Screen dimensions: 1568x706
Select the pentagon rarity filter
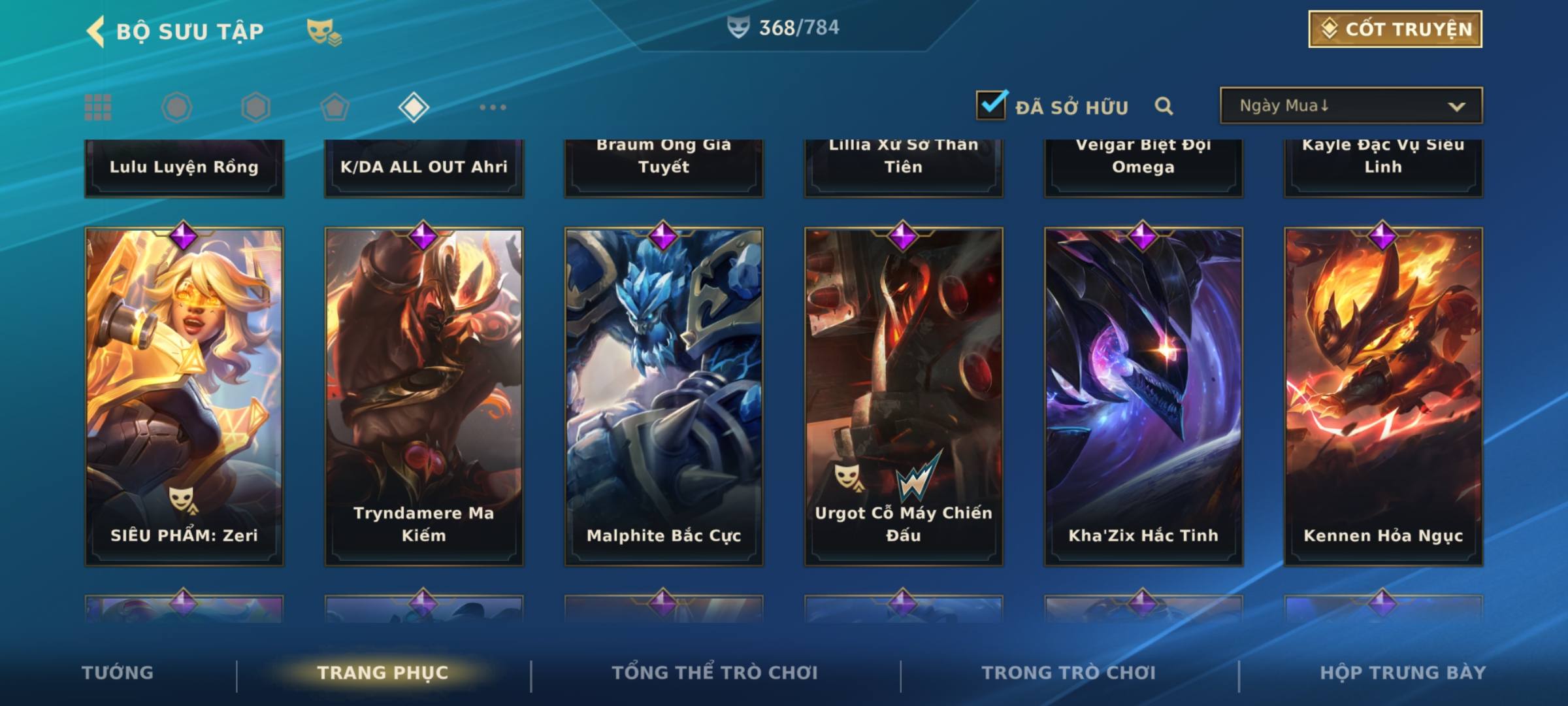point(335,107)
